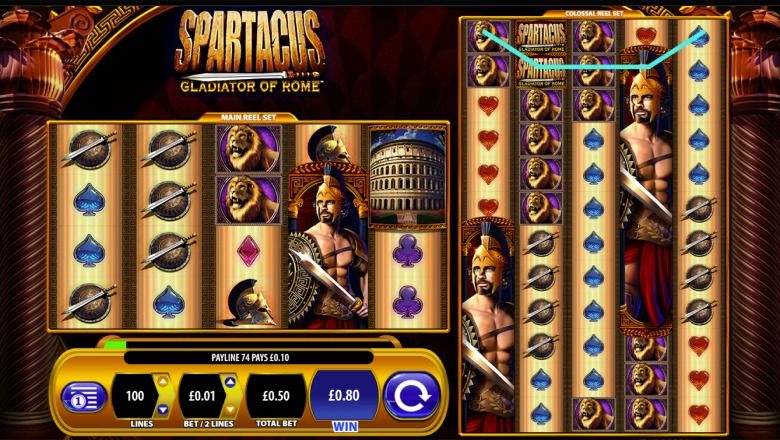Decrease the number of lines
Viewport: 780px width, 440px height.
click(162, 411)
